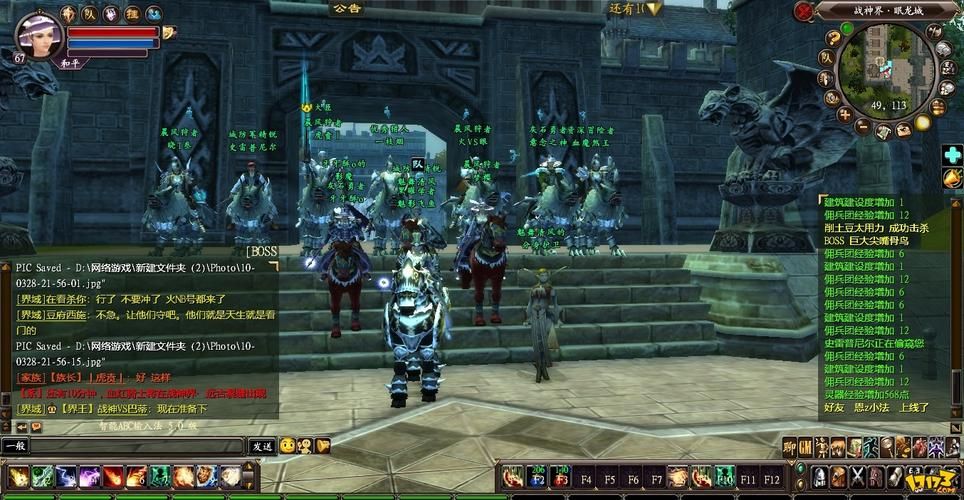Activate the lightning skill on the left hotbar
Screen dimensions: 964x500
coord(66,476)
